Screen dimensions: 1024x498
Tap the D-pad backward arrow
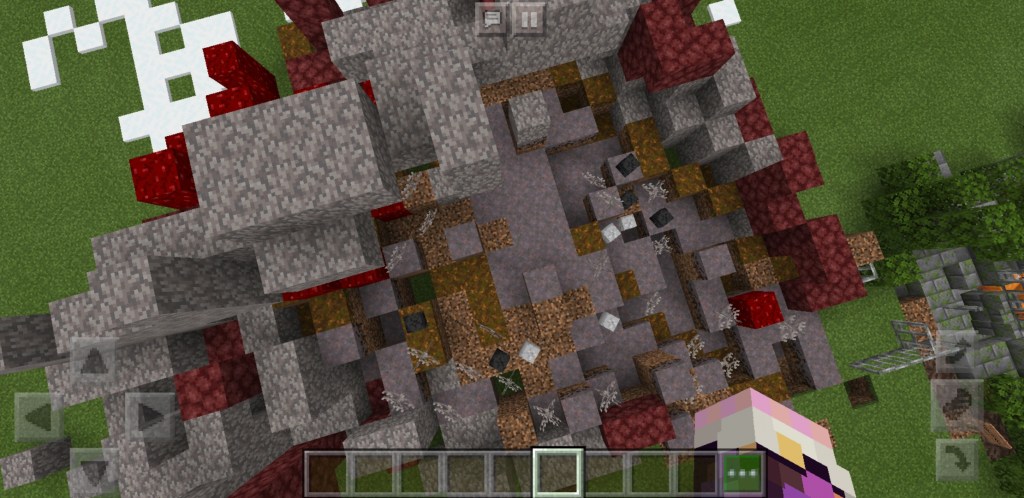click(x=92, y=470)
